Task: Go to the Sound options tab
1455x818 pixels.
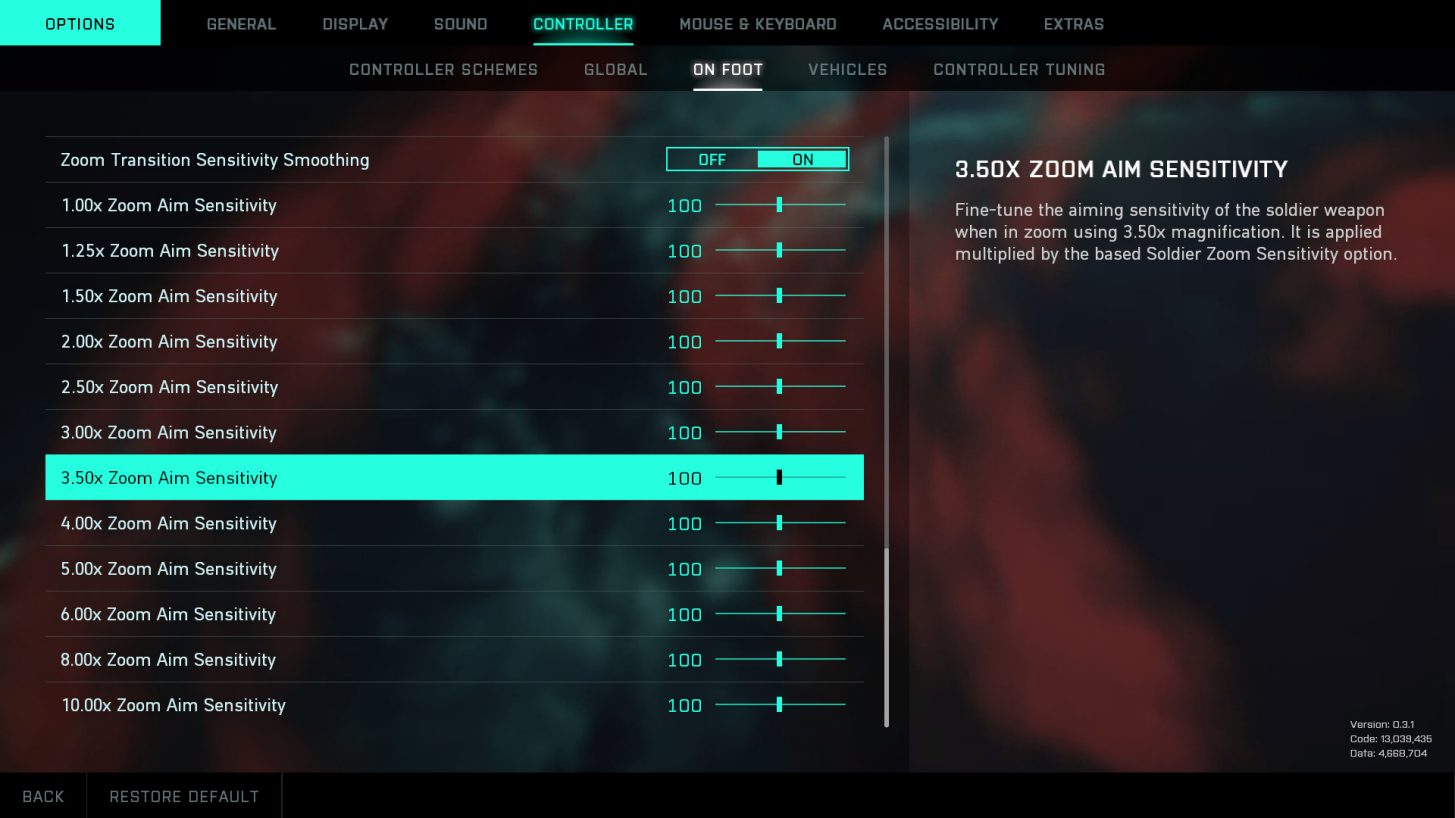Action: (x=460, y=24)
